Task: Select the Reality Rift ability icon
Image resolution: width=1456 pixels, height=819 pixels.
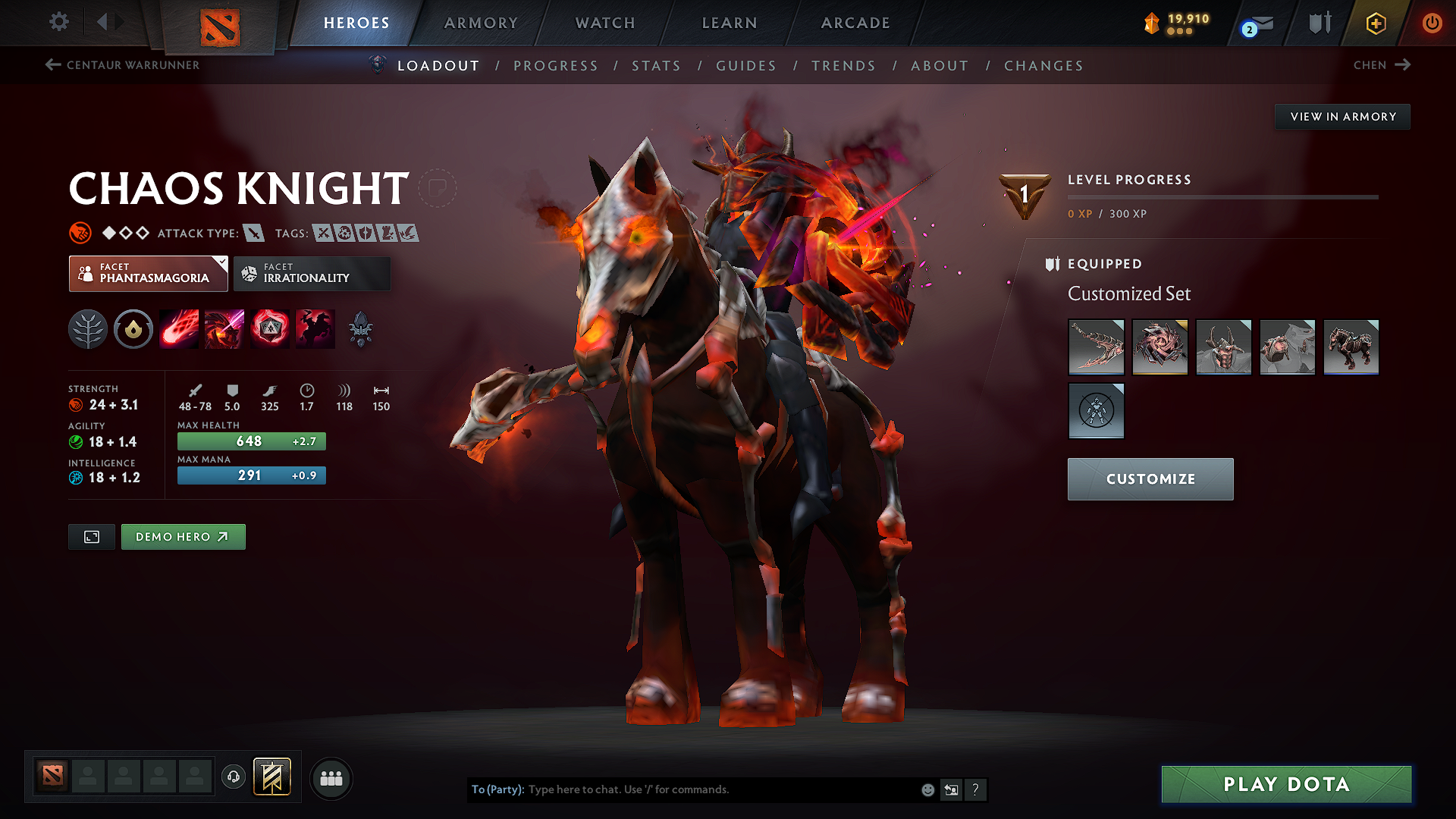Action: point(224,328)
